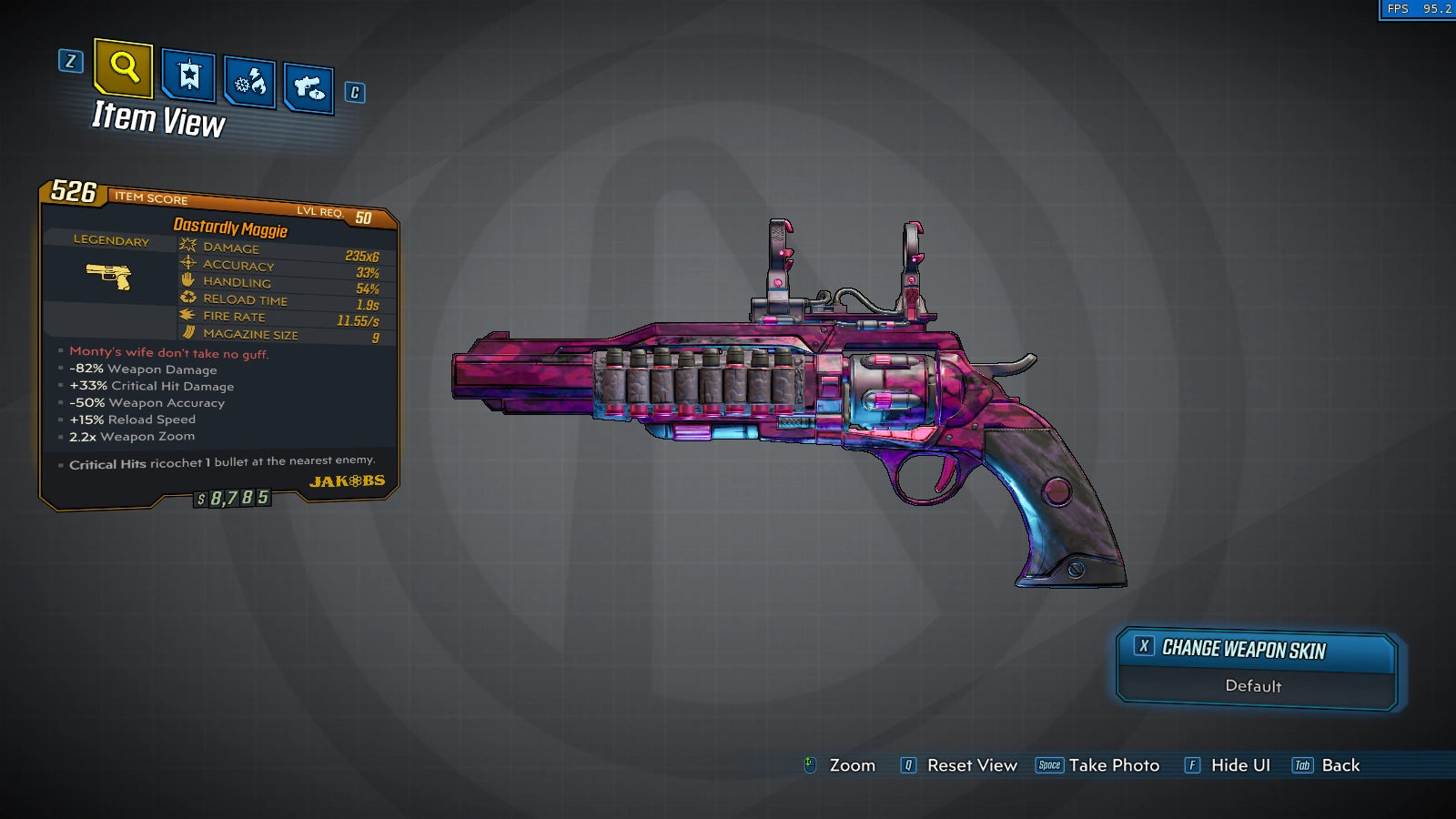Viewport: 1456px width, 819px height.
Task: Open the snowflake and flame elements tab
Action: click(x=249, y=82)
